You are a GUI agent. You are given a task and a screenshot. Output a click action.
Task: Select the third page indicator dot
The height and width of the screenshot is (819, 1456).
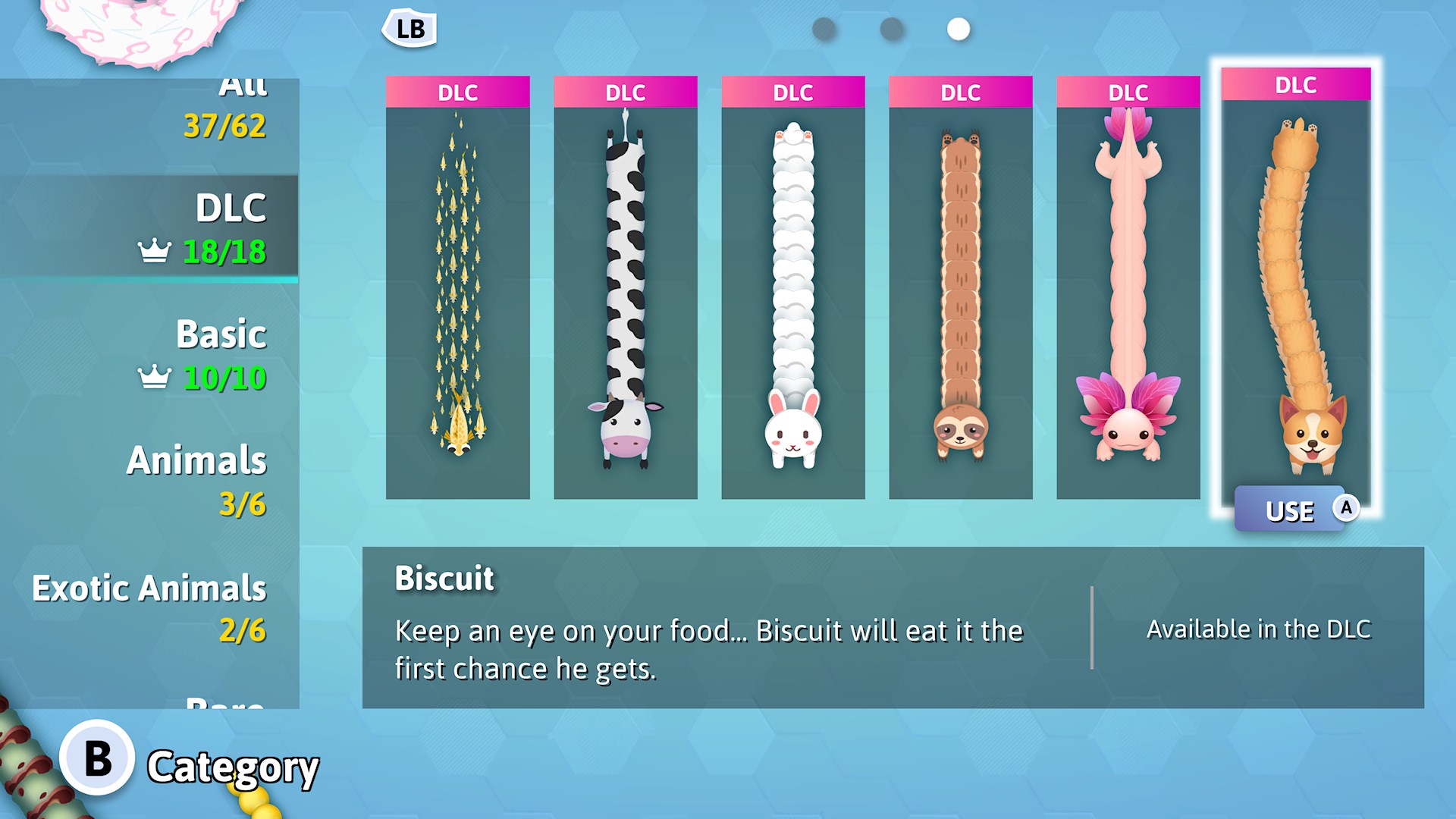(x=958, y=30)
